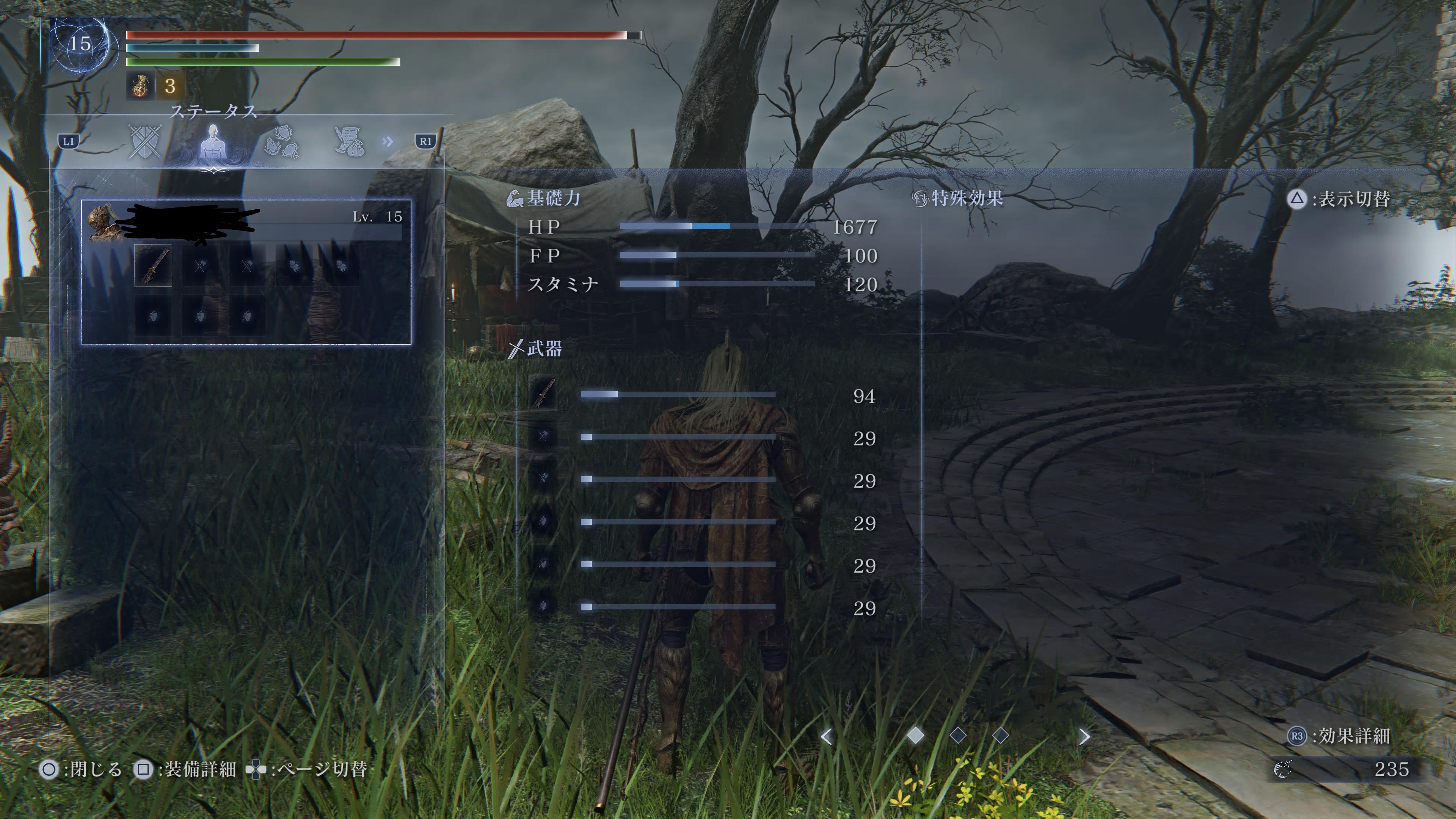The width and height of the screenshot is (1456, 819).
Task: Show effect details via 効果詳細
Action: 1338,736
